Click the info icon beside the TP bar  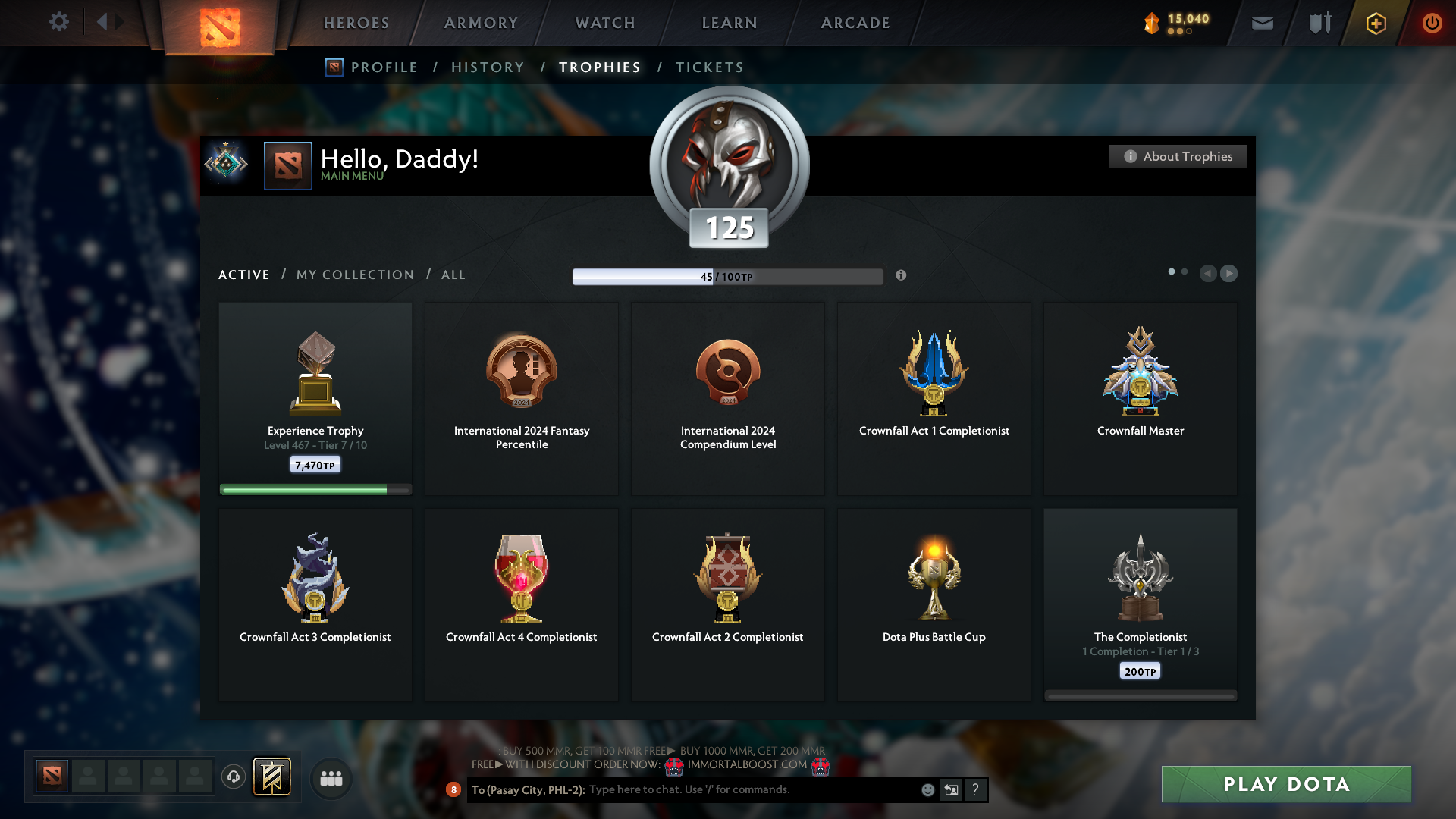[x=902, y=276]
